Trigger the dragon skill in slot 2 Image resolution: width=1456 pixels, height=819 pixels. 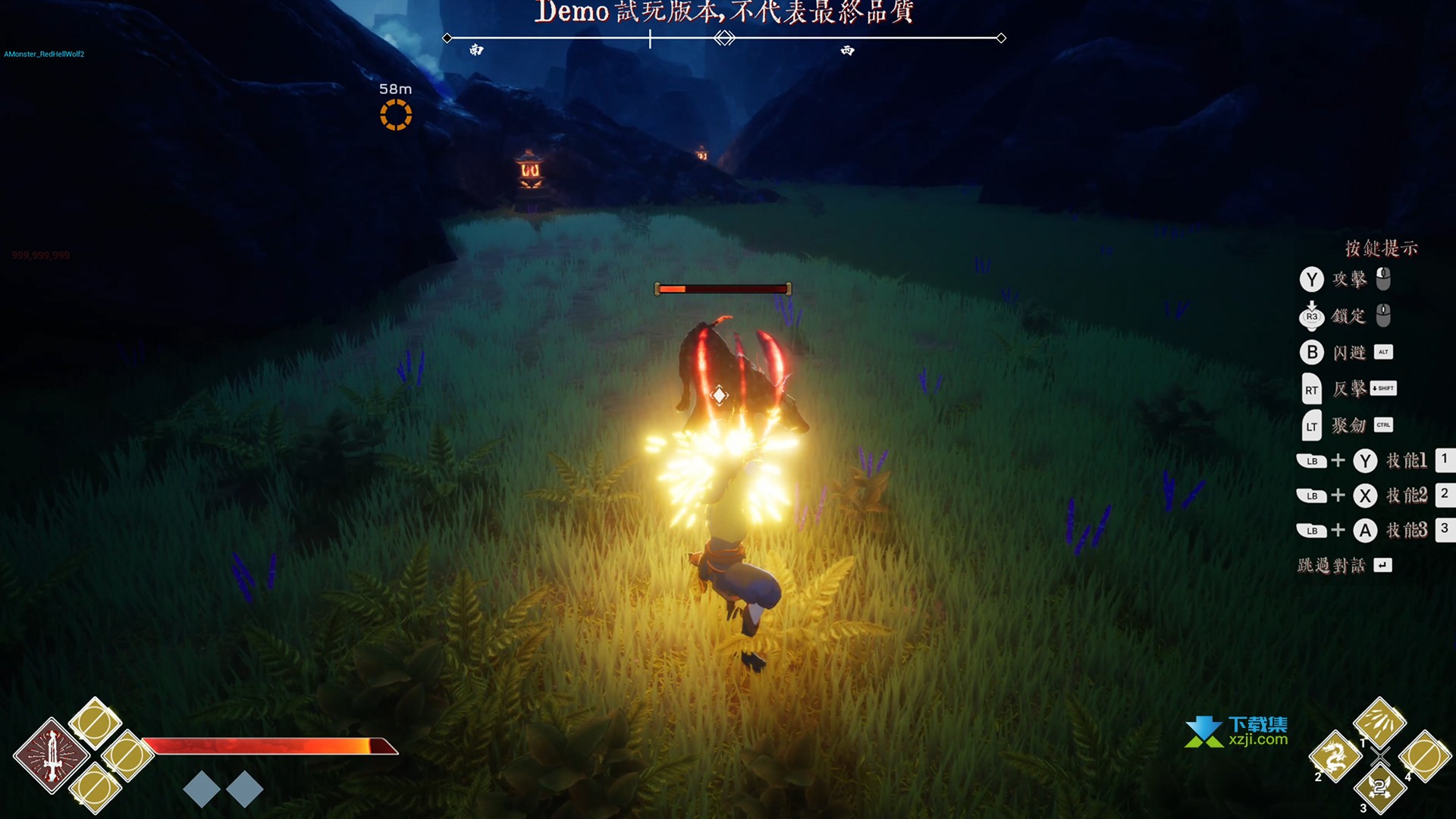click(x=1335, y=756)
